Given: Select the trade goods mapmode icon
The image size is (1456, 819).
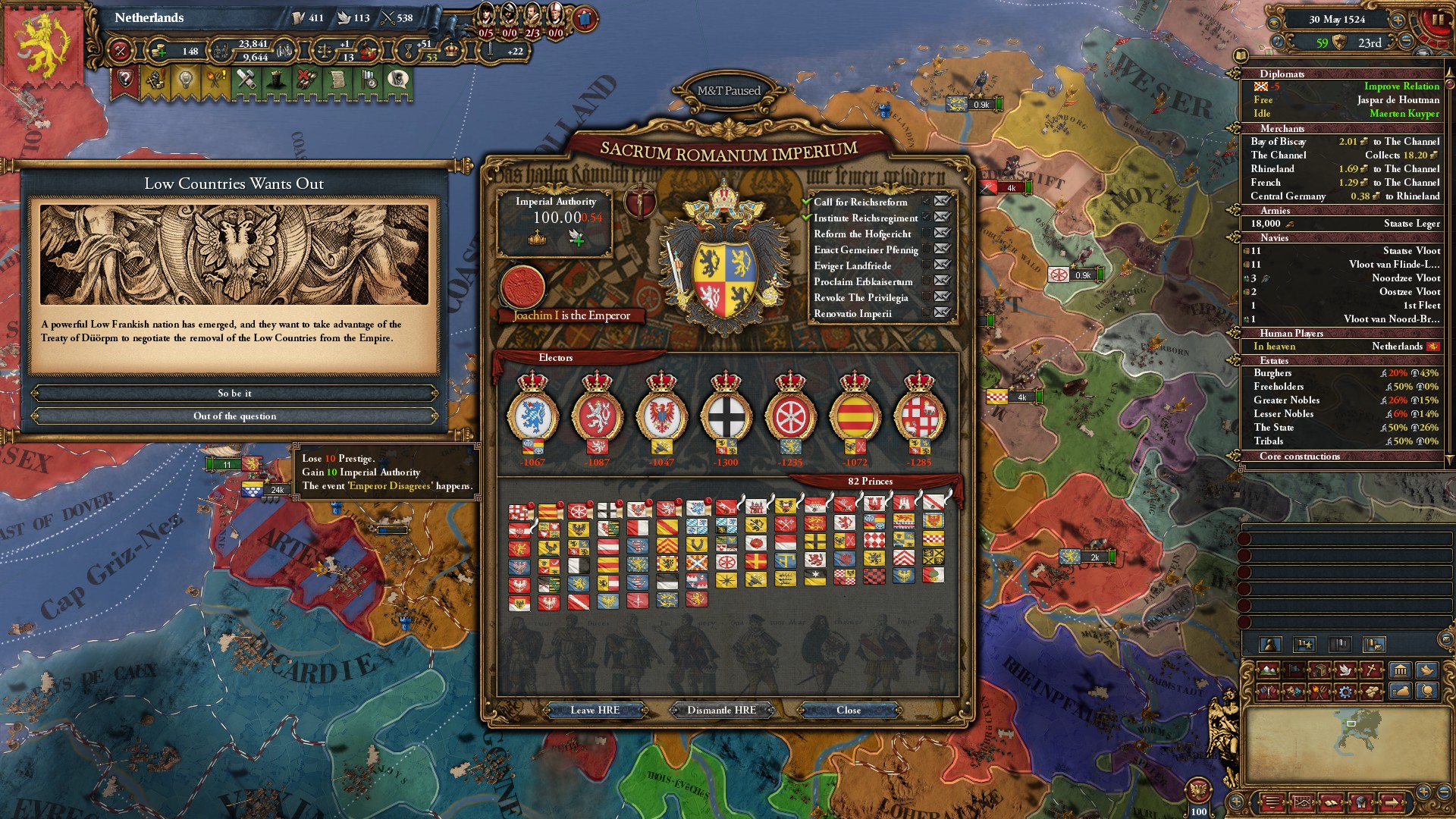Looking at the screenshot, I should (1319, 670).
